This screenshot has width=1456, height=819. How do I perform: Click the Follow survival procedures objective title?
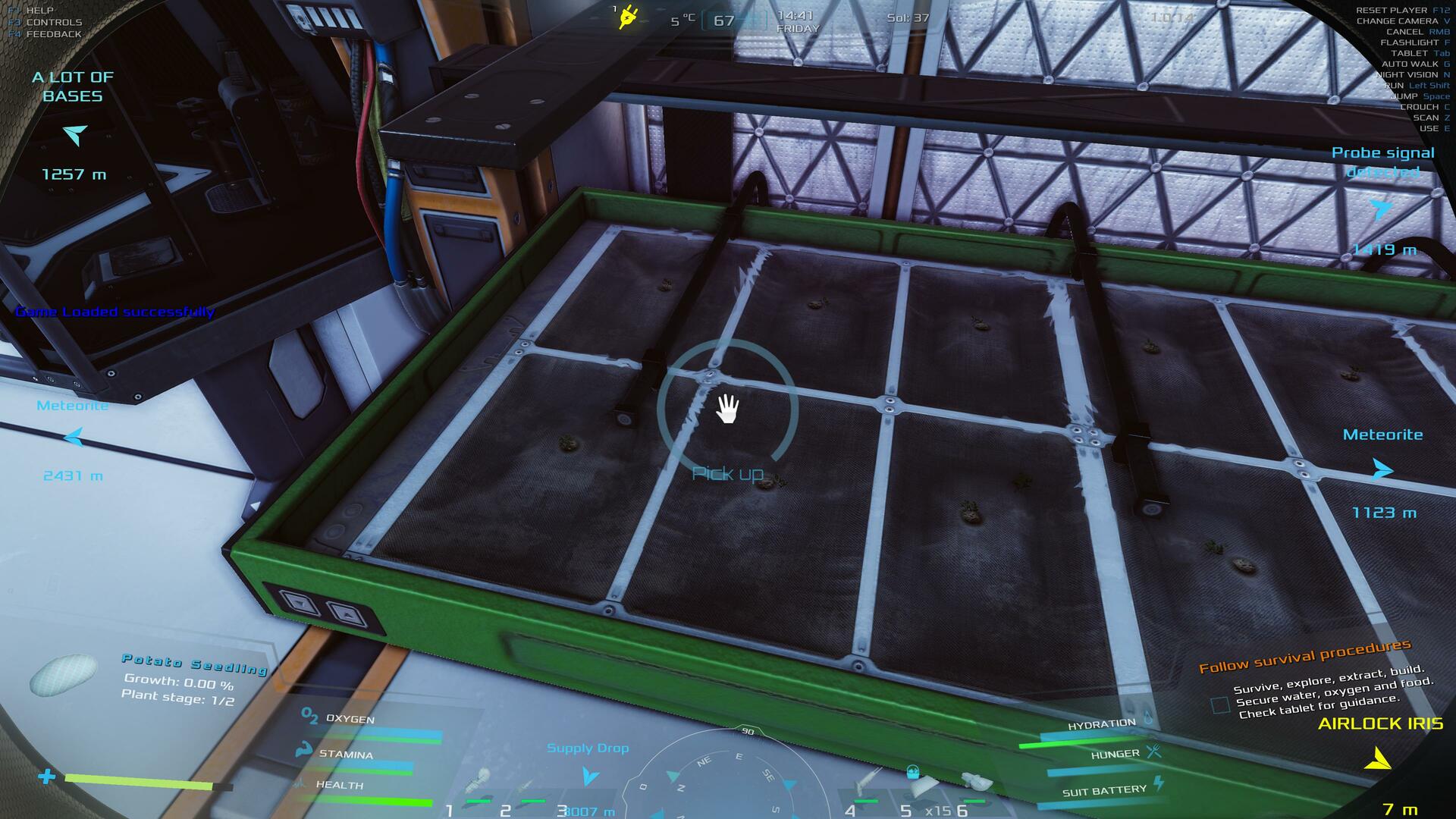coord(1304,656)
